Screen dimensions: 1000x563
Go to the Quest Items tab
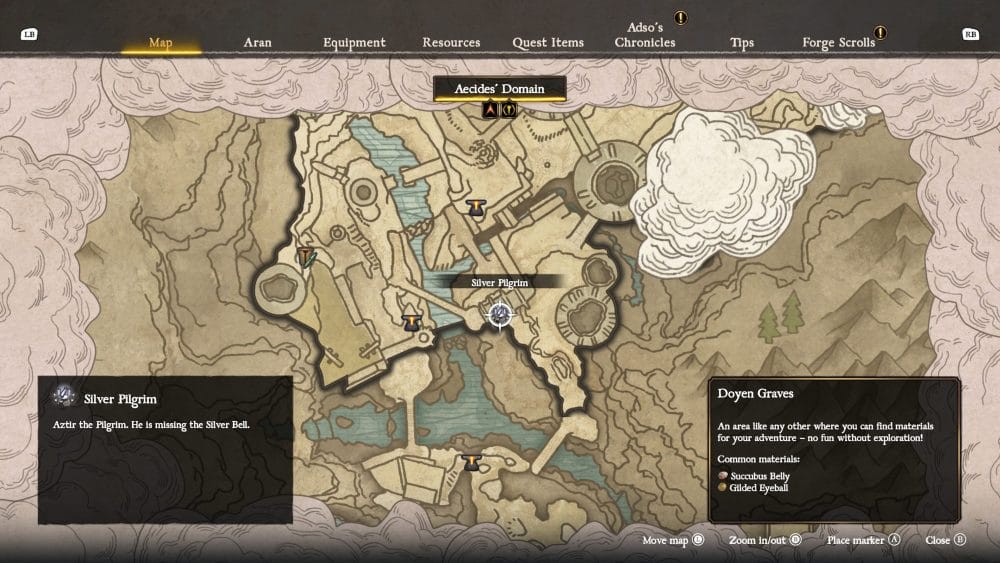point(548,43)
